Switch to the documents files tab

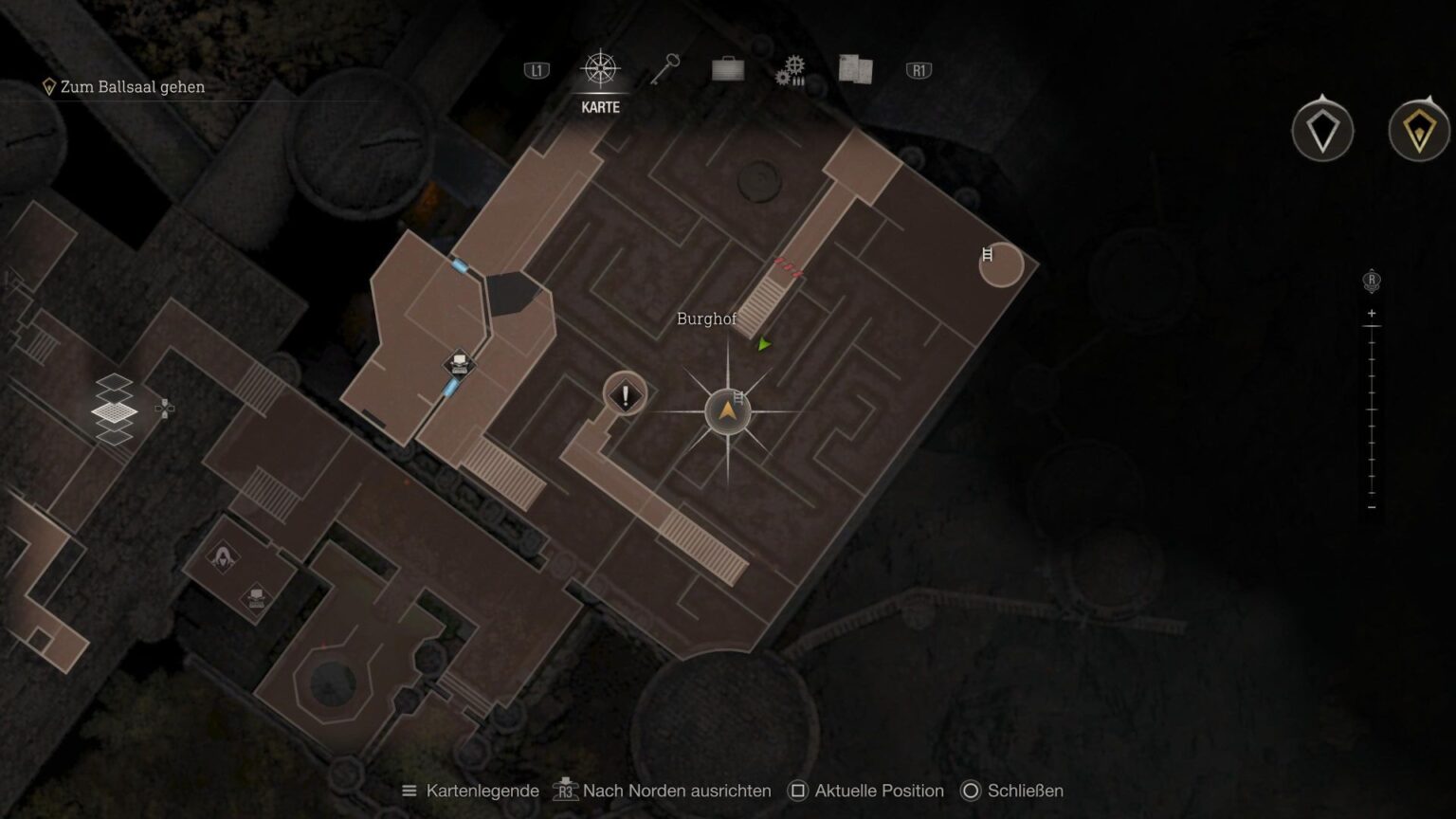pyautogui.click(x=855, y=69)
